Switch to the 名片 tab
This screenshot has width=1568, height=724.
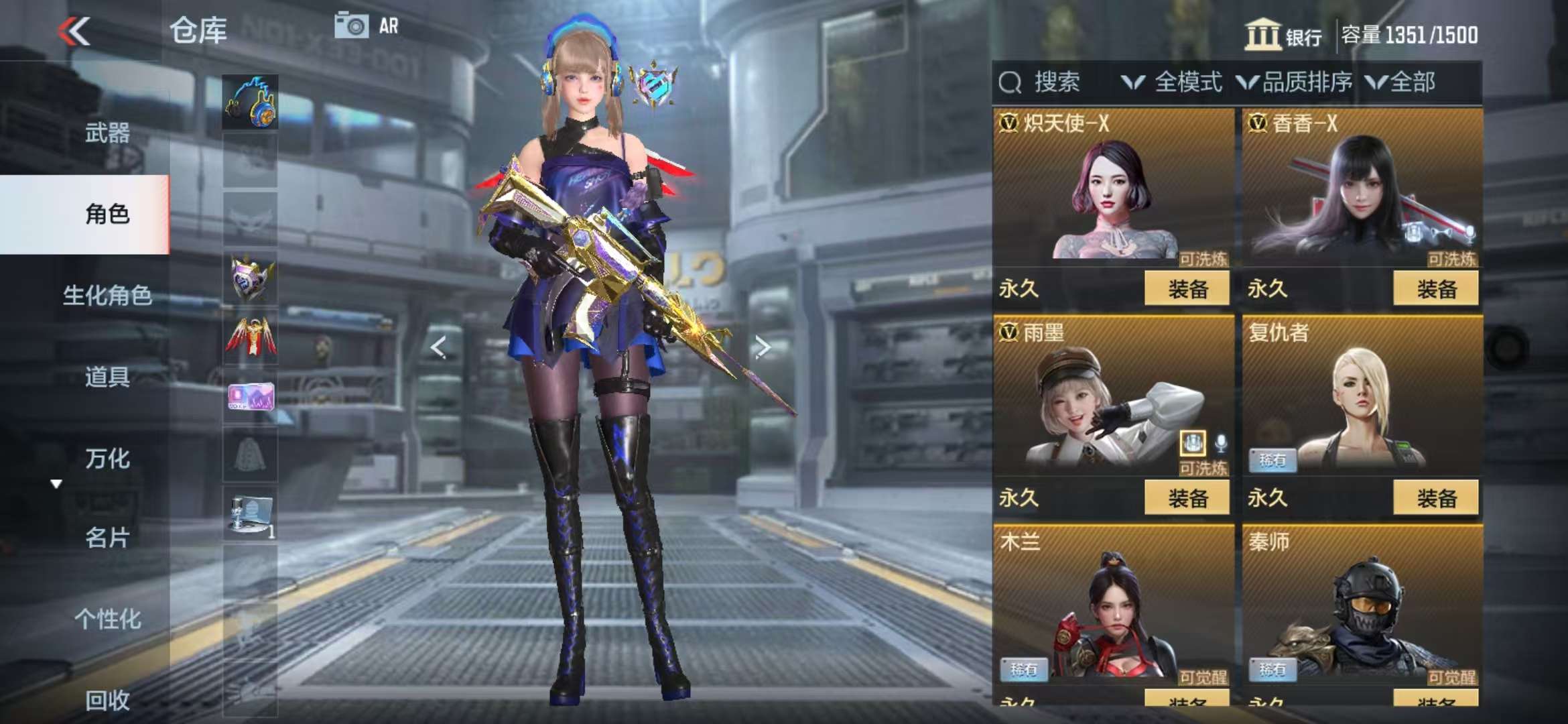(107, 538)
